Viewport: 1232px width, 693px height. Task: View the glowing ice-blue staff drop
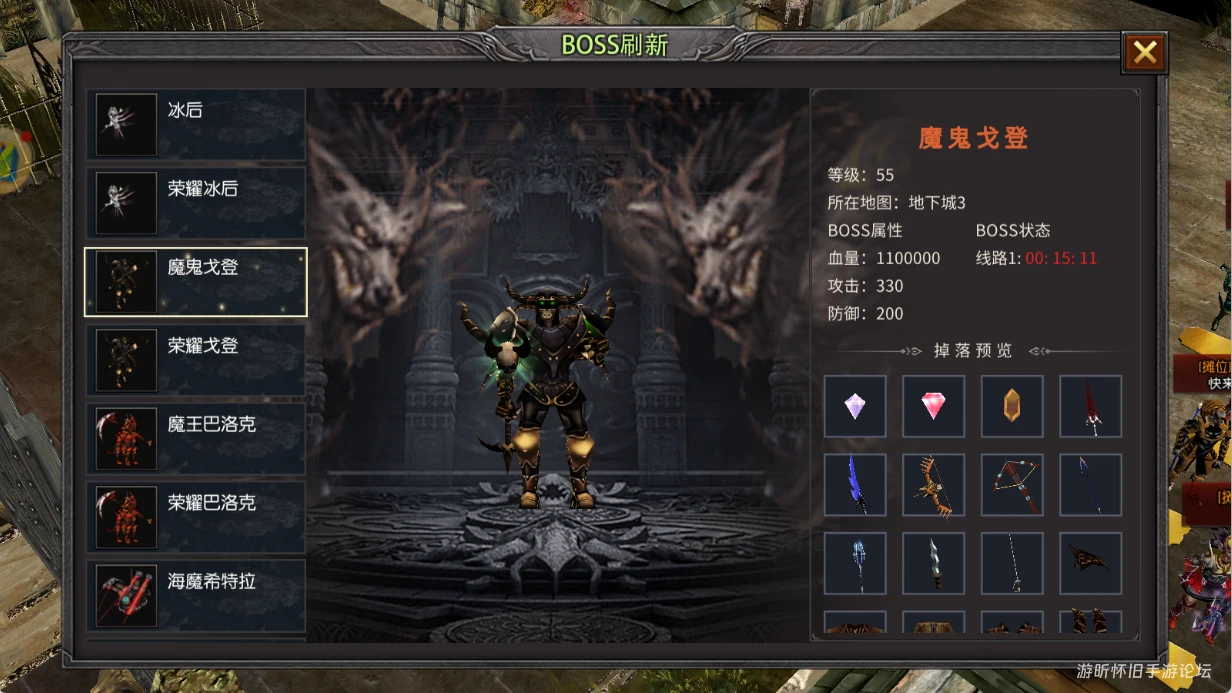(x=855, y=563)
